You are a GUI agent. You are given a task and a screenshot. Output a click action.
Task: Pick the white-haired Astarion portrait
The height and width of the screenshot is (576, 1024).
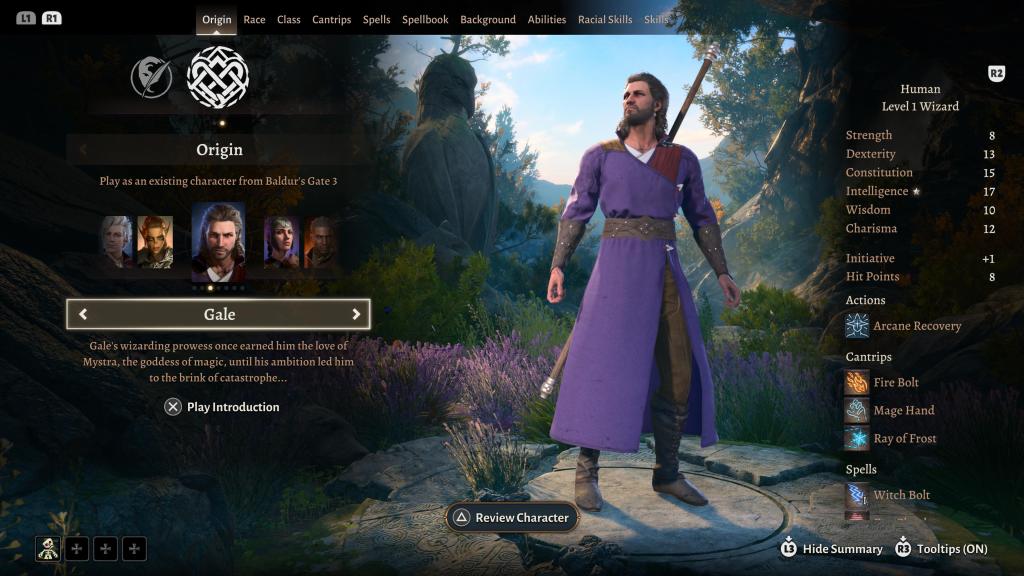[116, 242]
